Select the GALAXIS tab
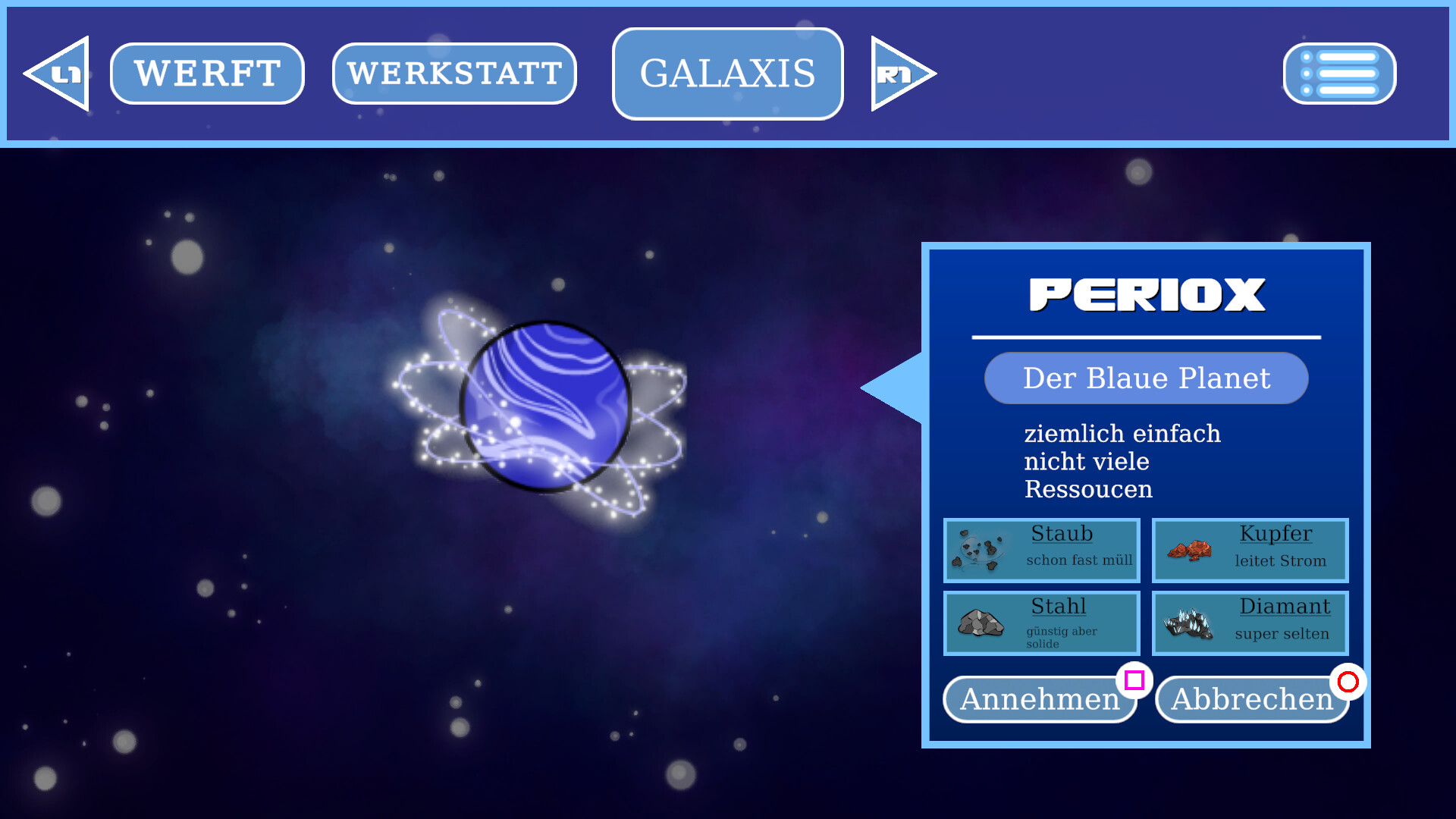1456x819 pixels. pyautogui.click(x=726, y=74)
